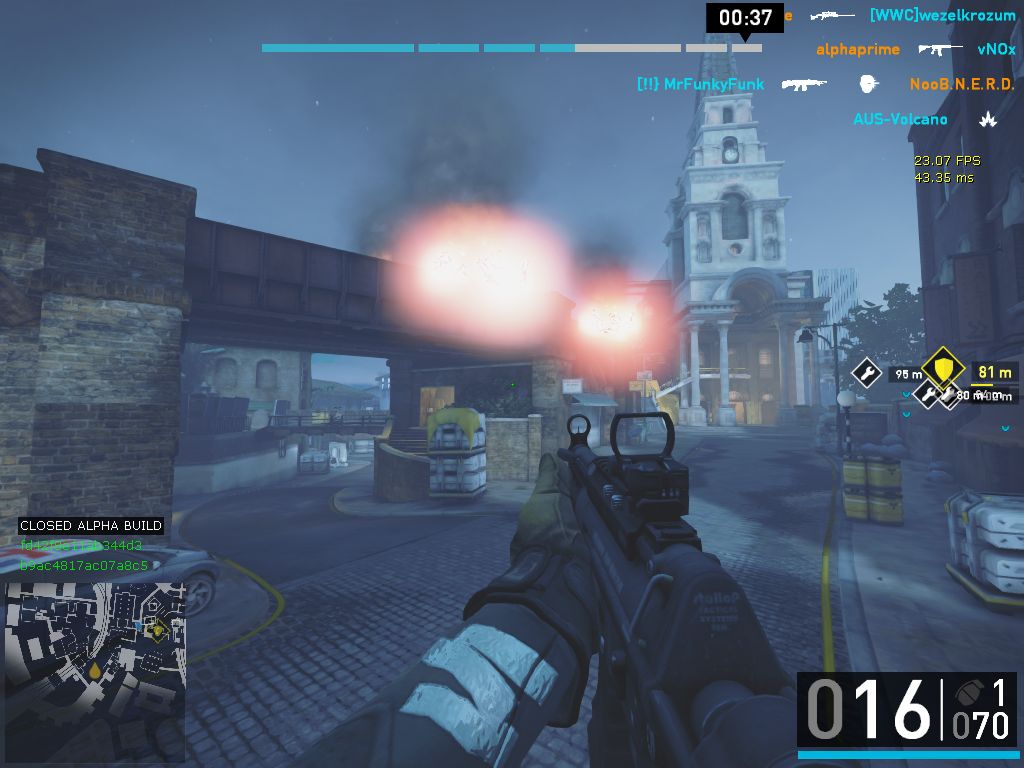Click the CLOSED ALPHA BUILD label
The width and height of the screenshot is (1024, 768).
pos(91,525)
